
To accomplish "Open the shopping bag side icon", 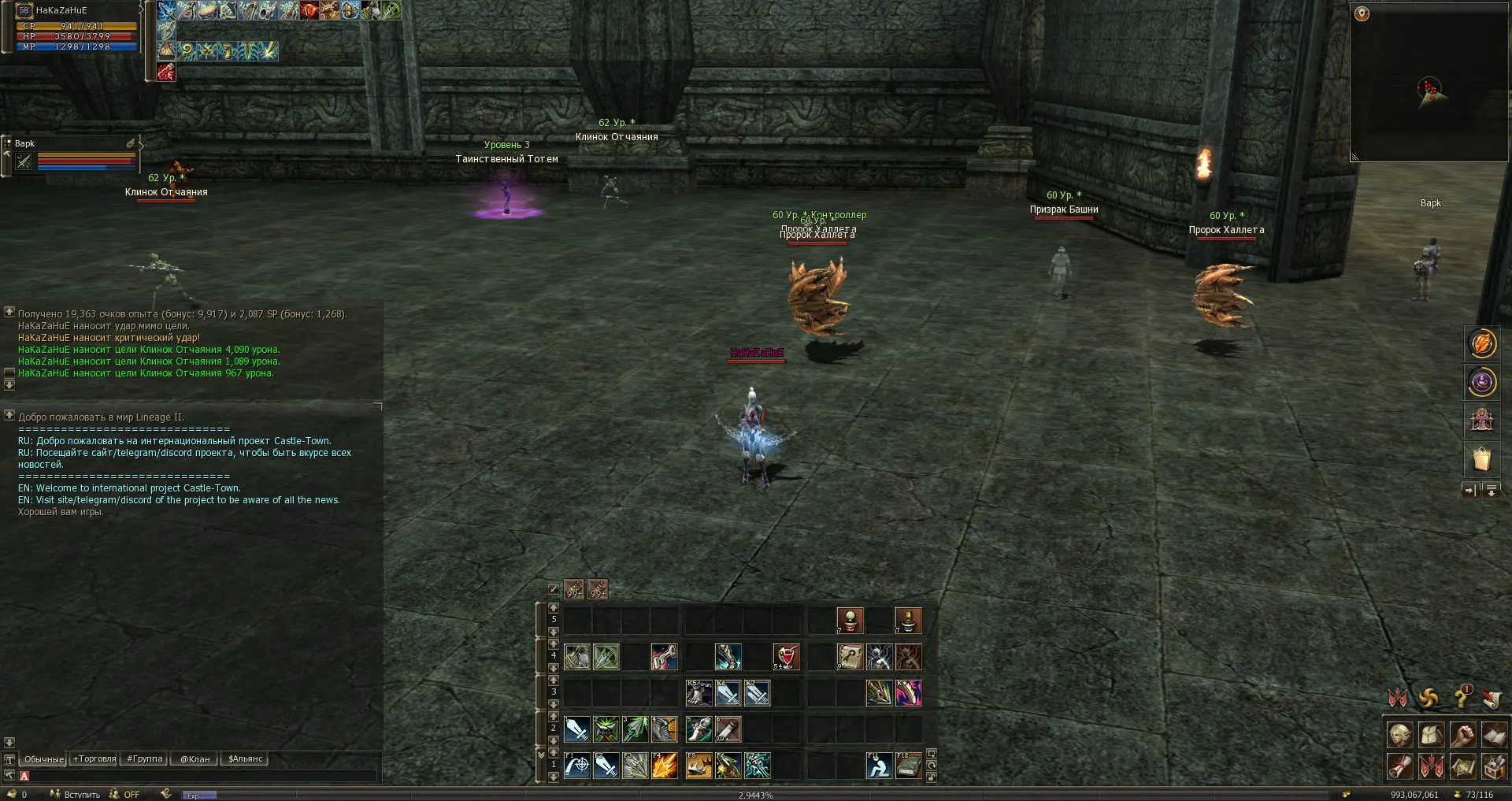I will tap(1481, 458).
